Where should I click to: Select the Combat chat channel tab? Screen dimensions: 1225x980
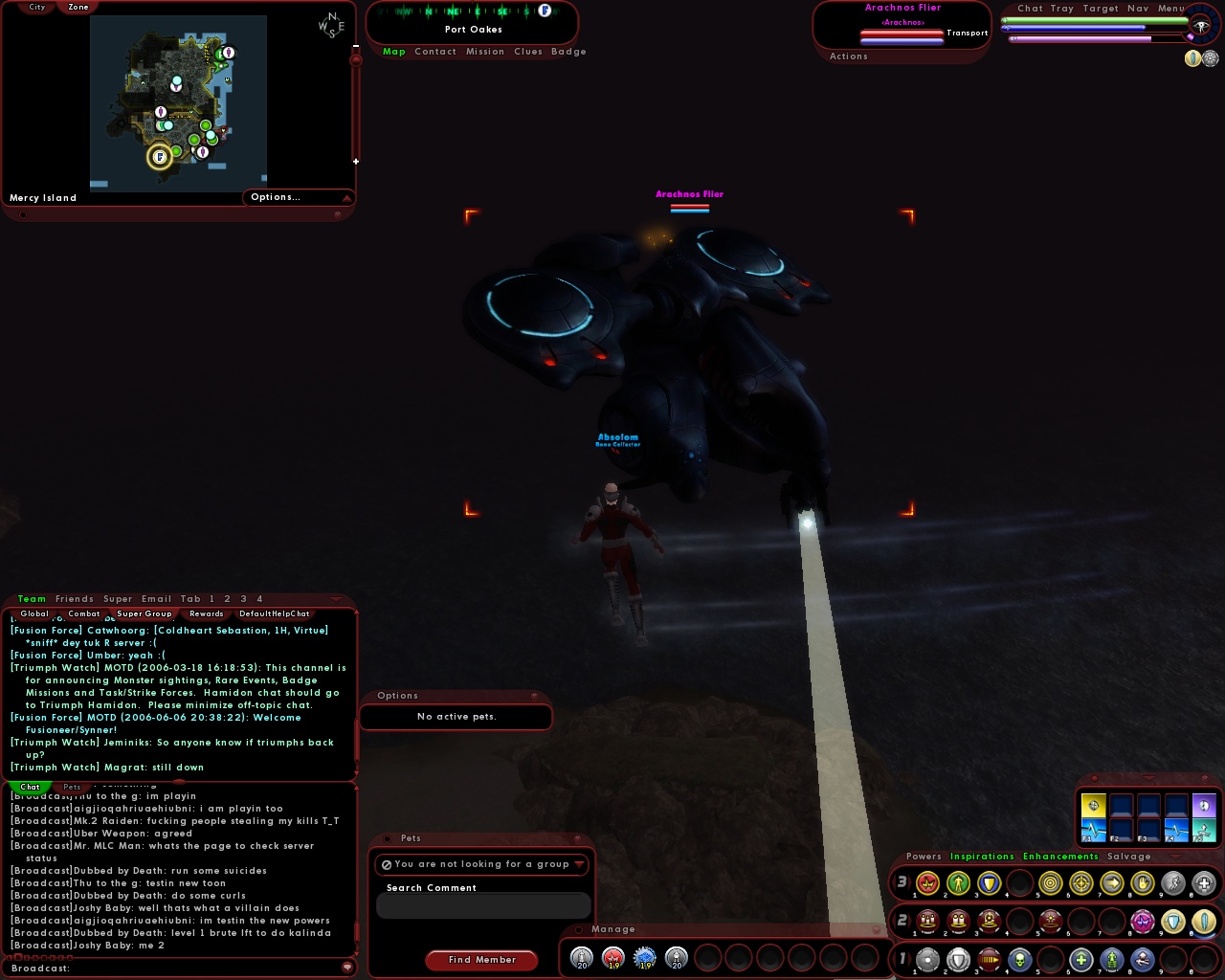tap(84, 613)
